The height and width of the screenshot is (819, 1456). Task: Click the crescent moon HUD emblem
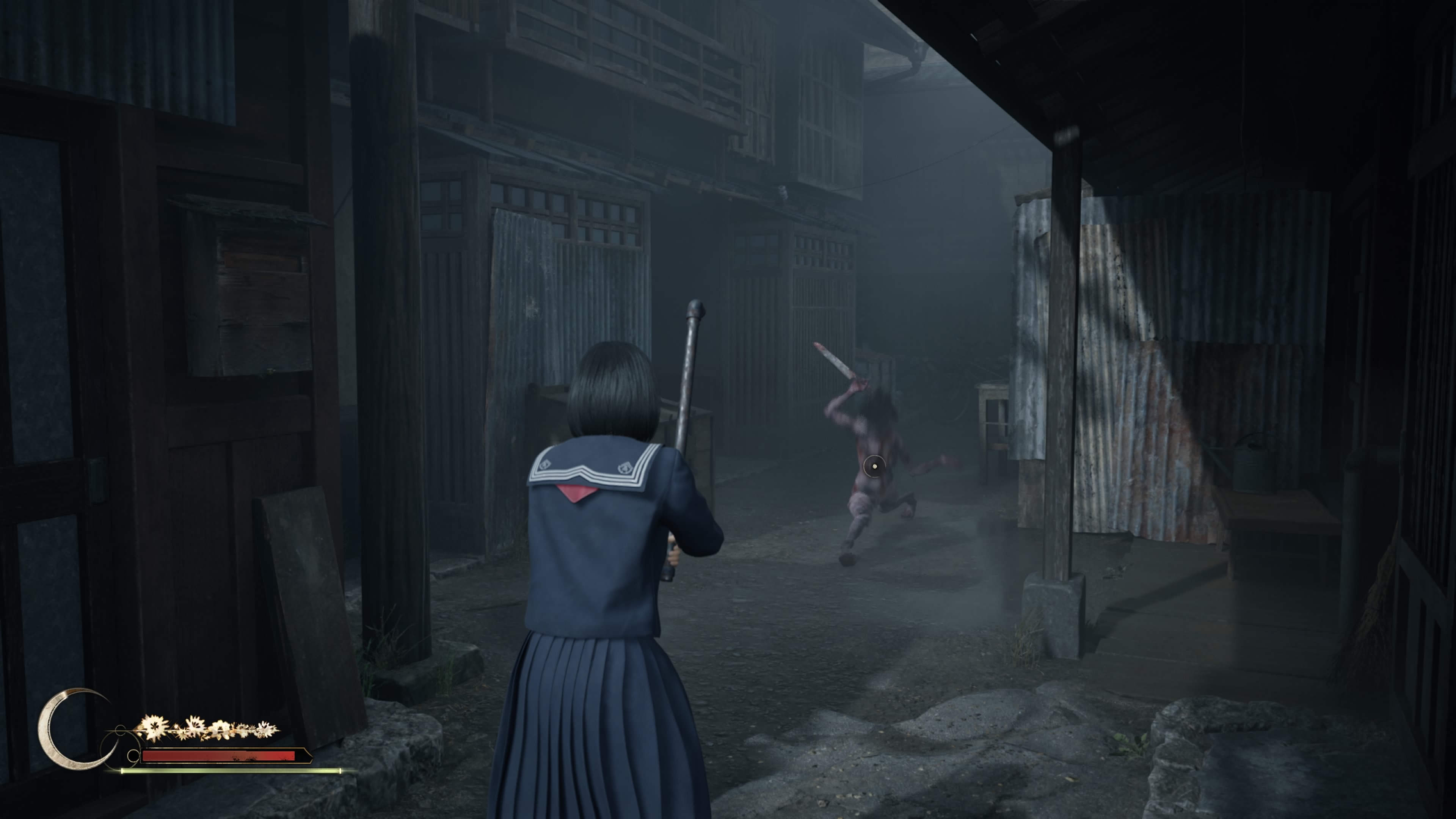[x=63, y=729]
